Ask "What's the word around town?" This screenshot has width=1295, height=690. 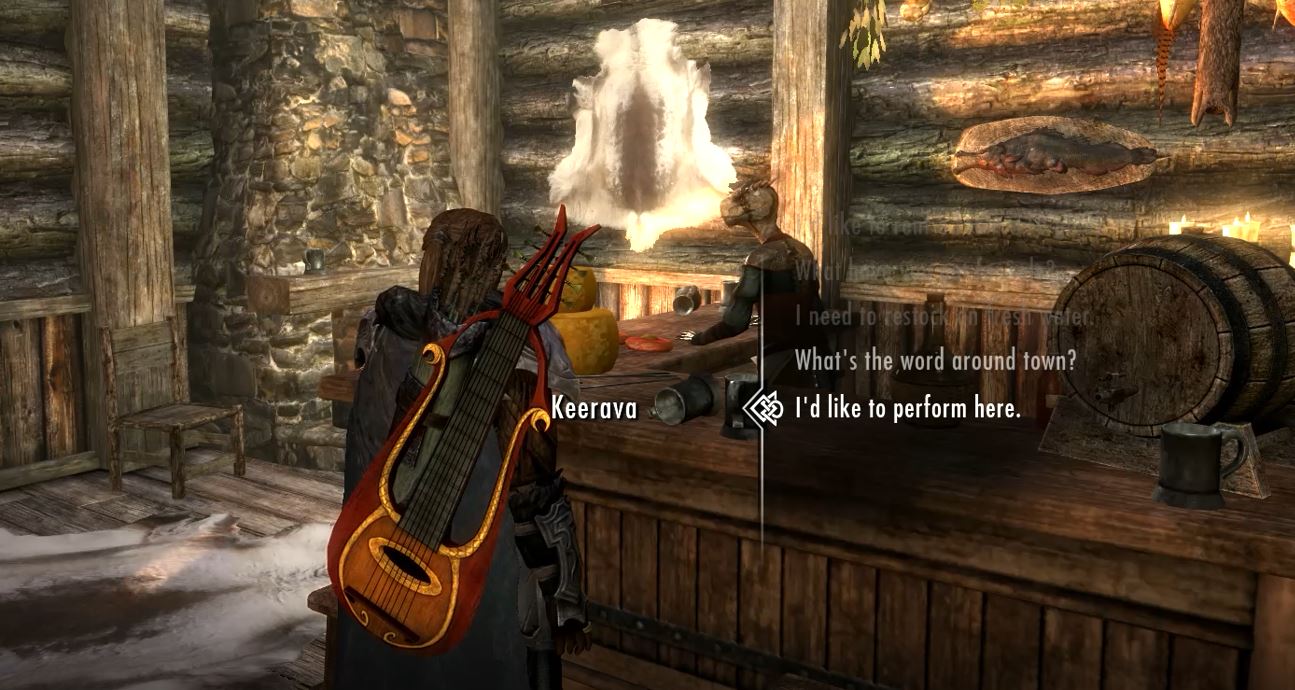coord(935,360)
